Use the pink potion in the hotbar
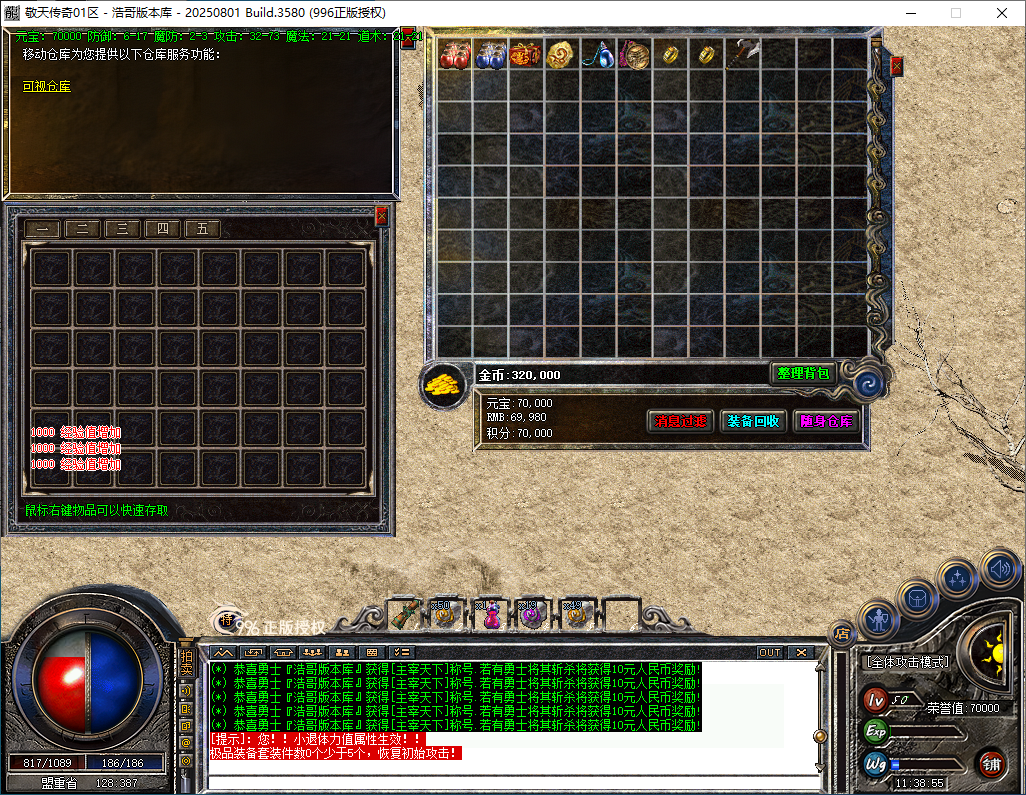Viewport: 1026px width, 795px height. (x=491, y=614)
